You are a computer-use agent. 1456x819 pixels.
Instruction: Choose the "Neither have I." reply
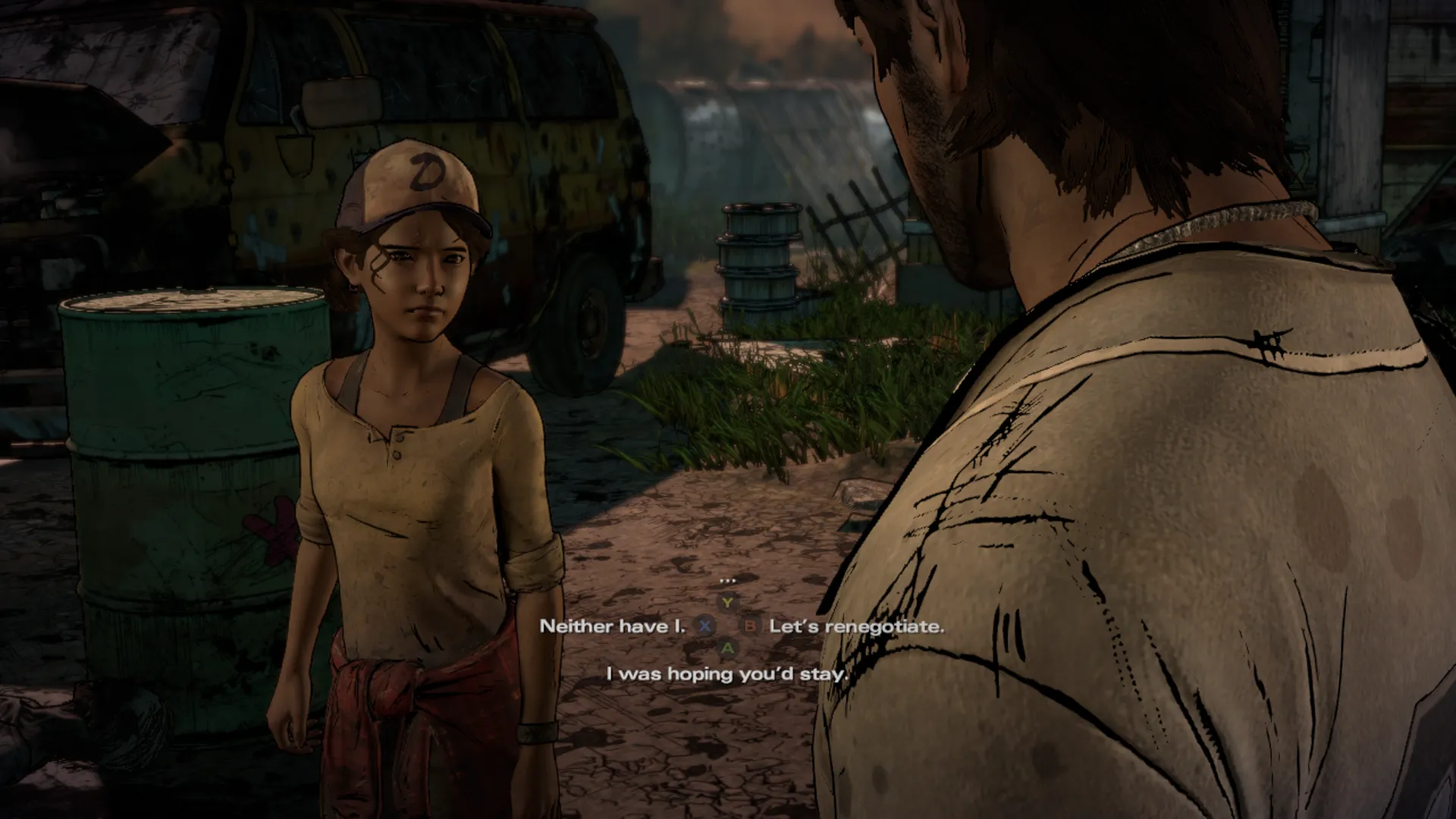612,626
